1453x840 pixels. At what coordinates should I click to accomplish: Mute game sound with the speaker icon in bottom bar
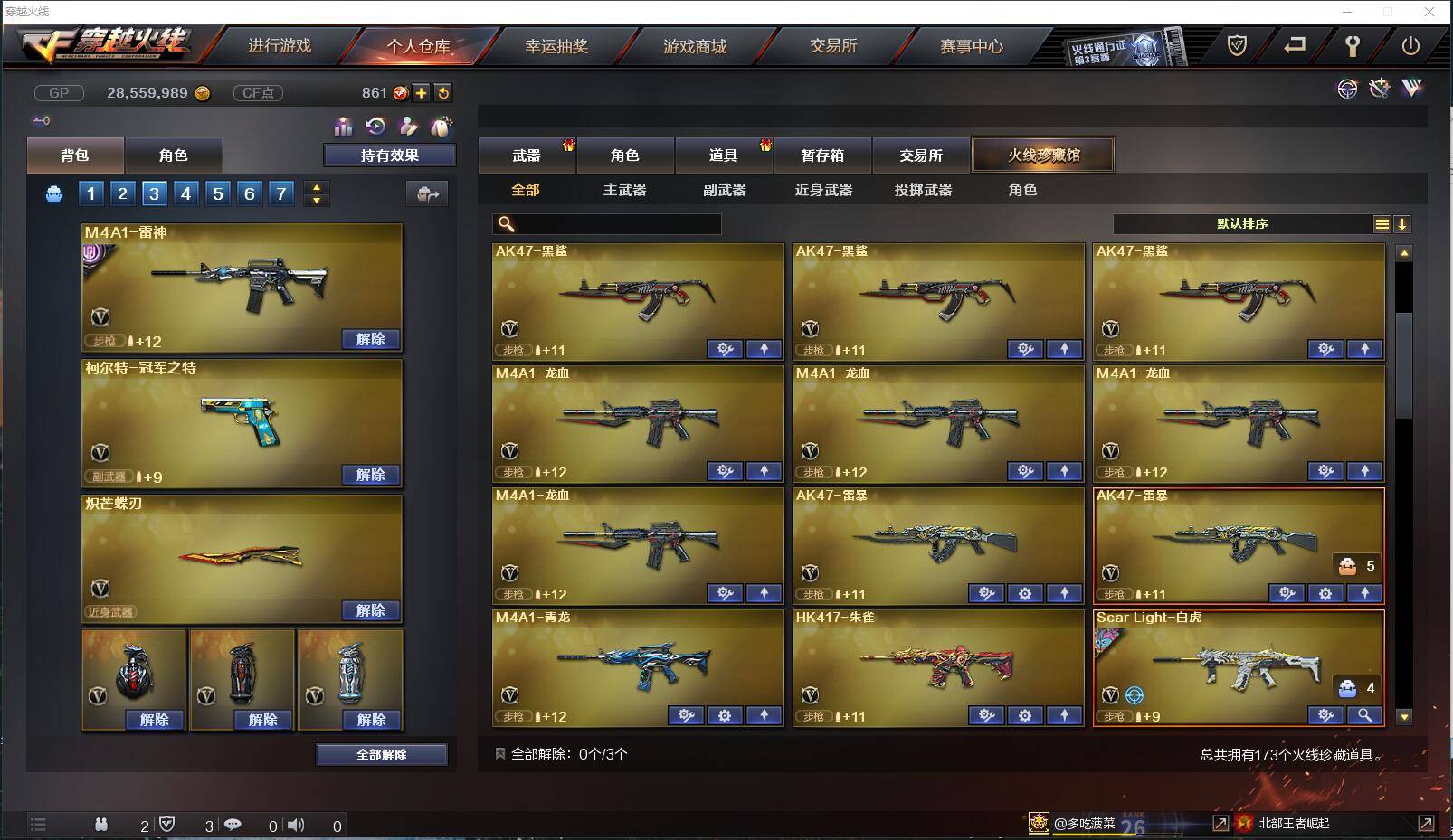coord(297,825)
